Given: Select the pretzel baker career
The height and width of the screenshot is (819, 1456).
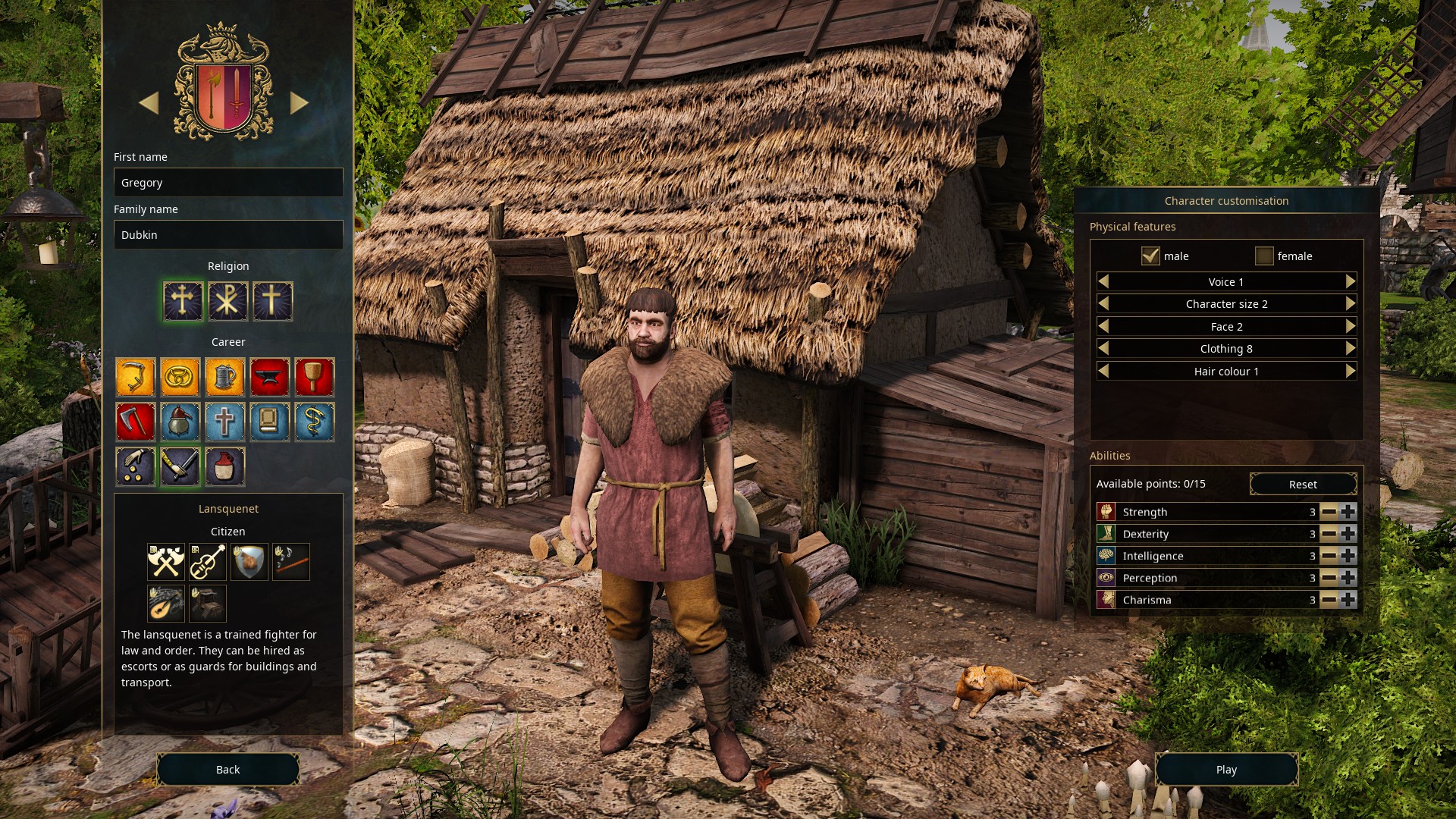Looking at the screenshot, I should point(180,377).
